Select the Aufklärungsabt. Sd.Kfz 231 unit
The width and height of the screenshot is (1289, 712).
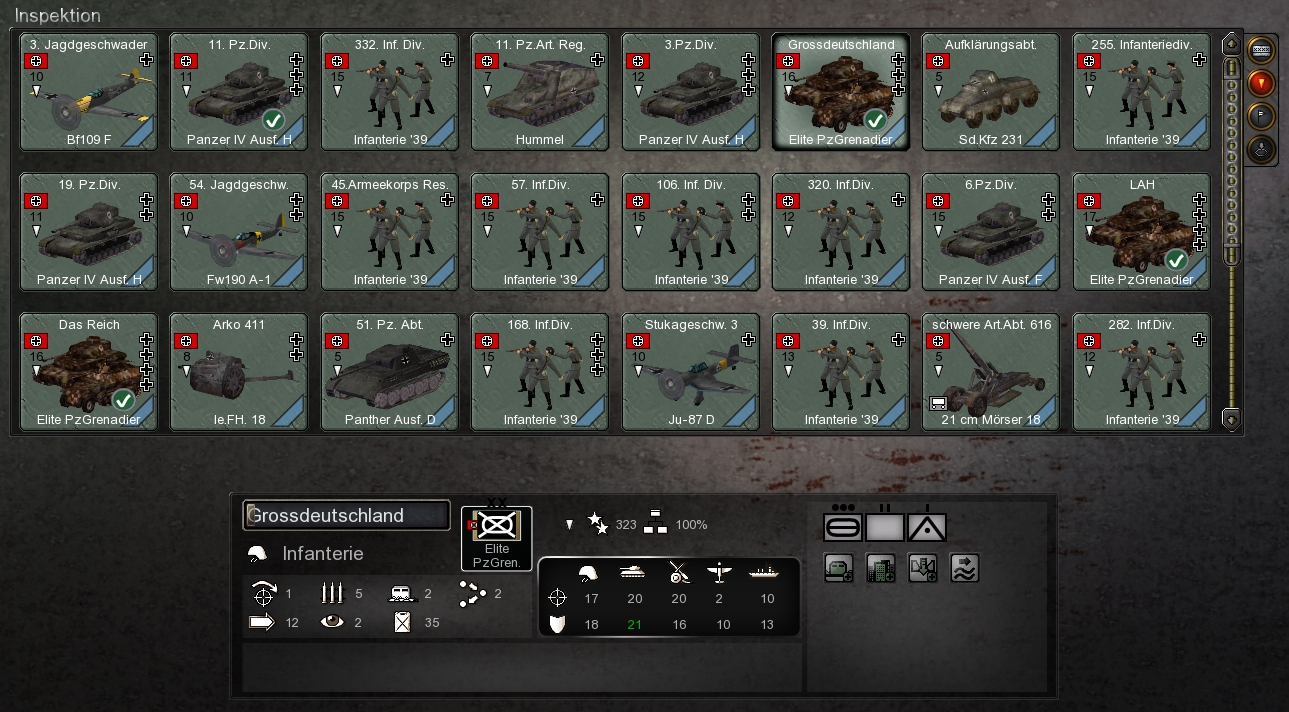click(991, 91)
